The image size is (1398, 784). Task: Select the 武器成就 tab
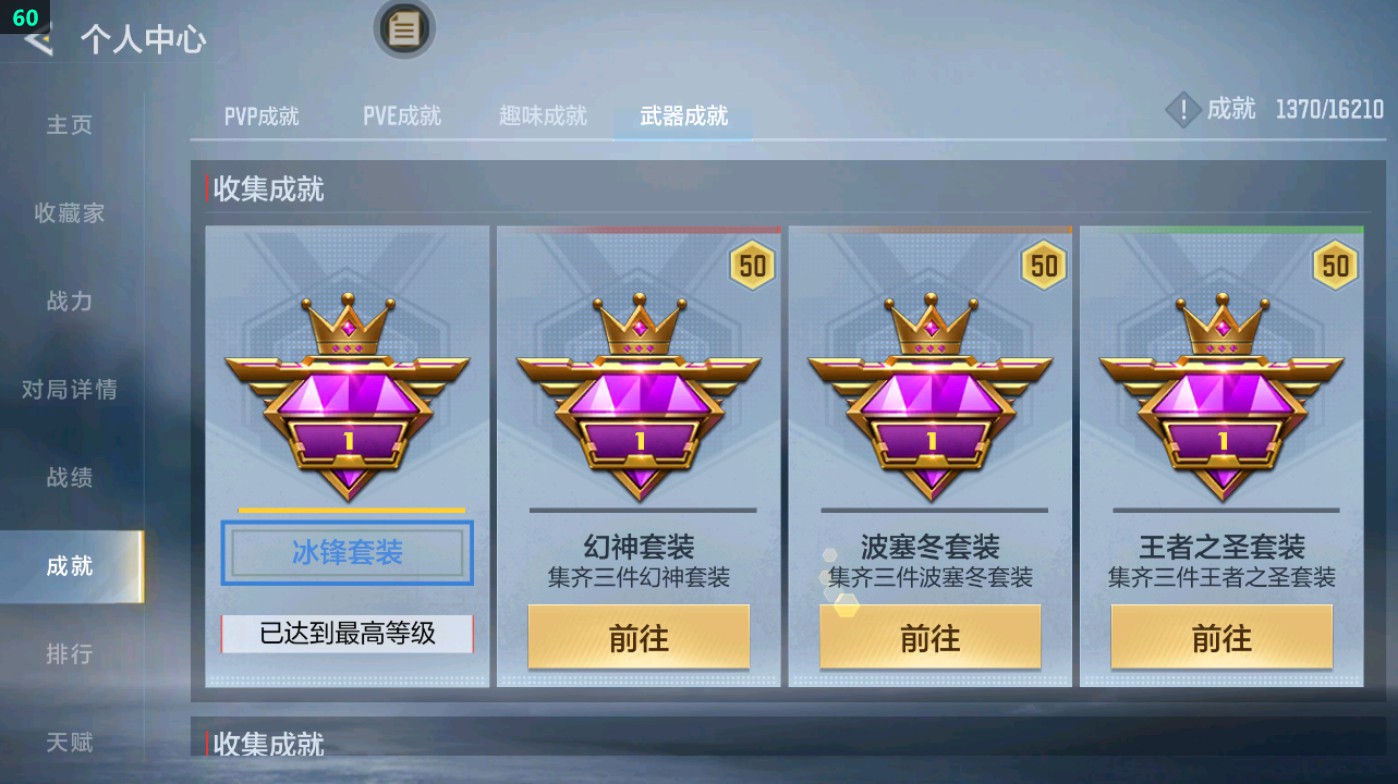[681, 115]
